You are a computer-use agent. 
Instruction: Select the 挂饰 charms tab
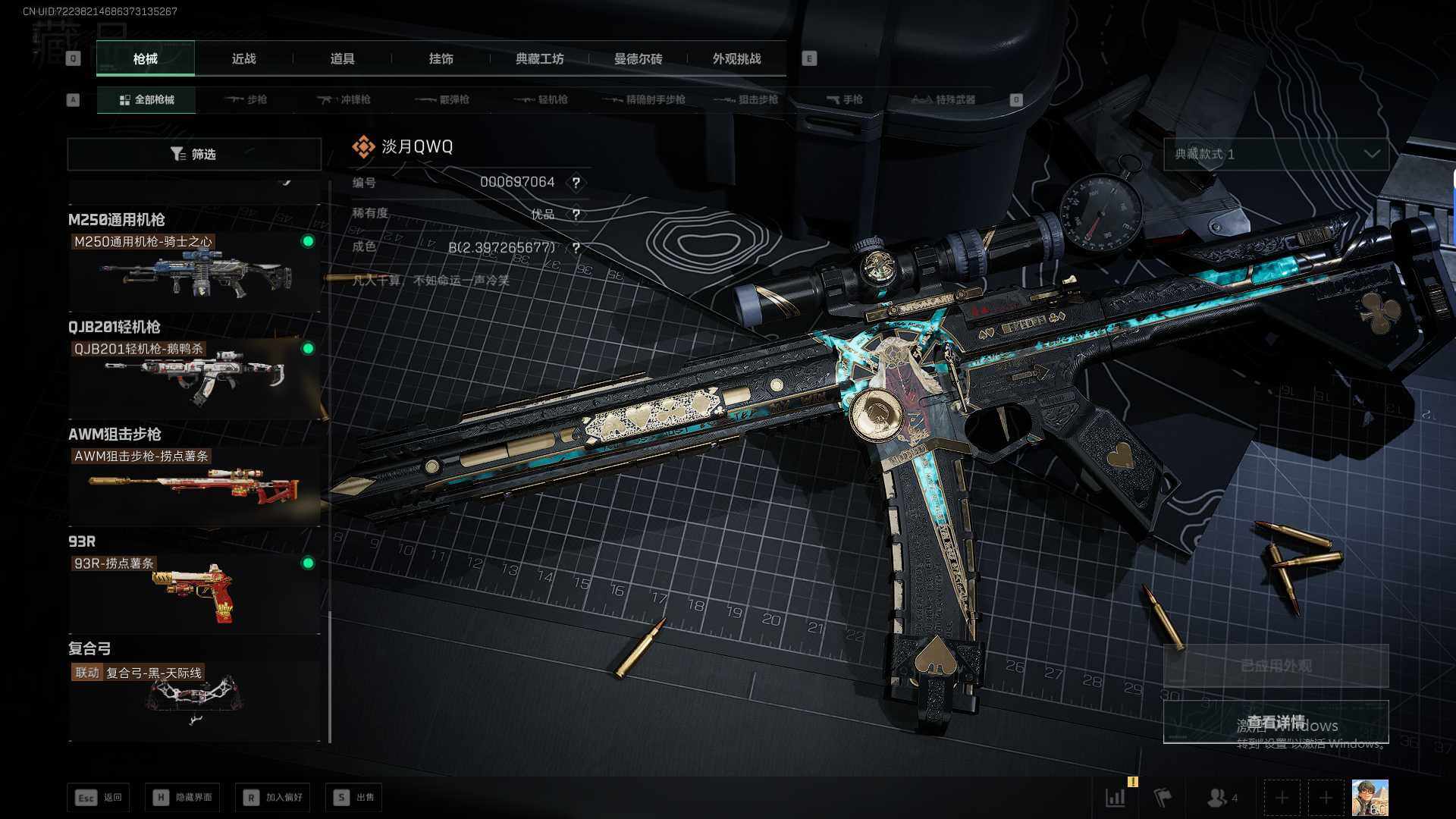[441, 58]
